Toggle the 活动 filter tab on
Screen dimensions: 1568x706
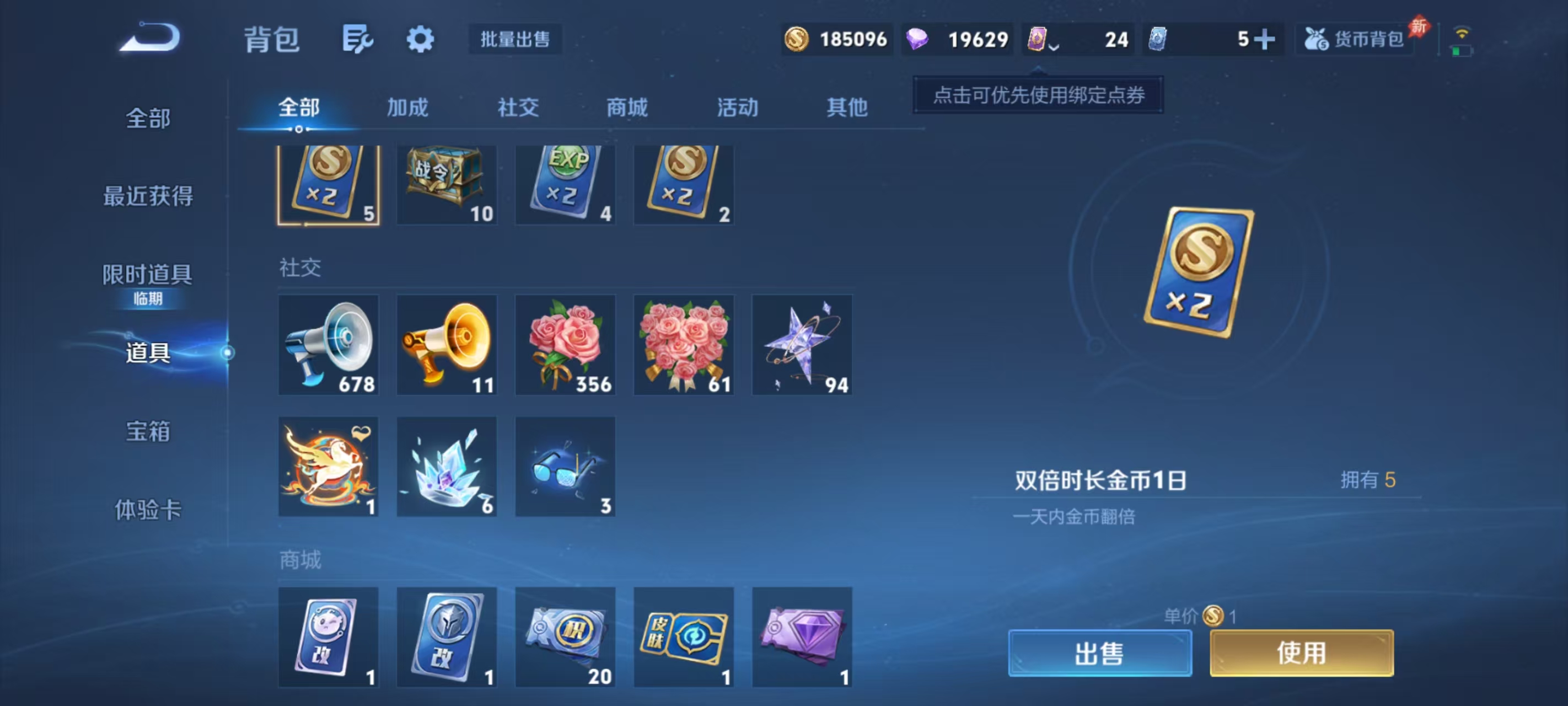pyautogui.click(x=737, y=108)
